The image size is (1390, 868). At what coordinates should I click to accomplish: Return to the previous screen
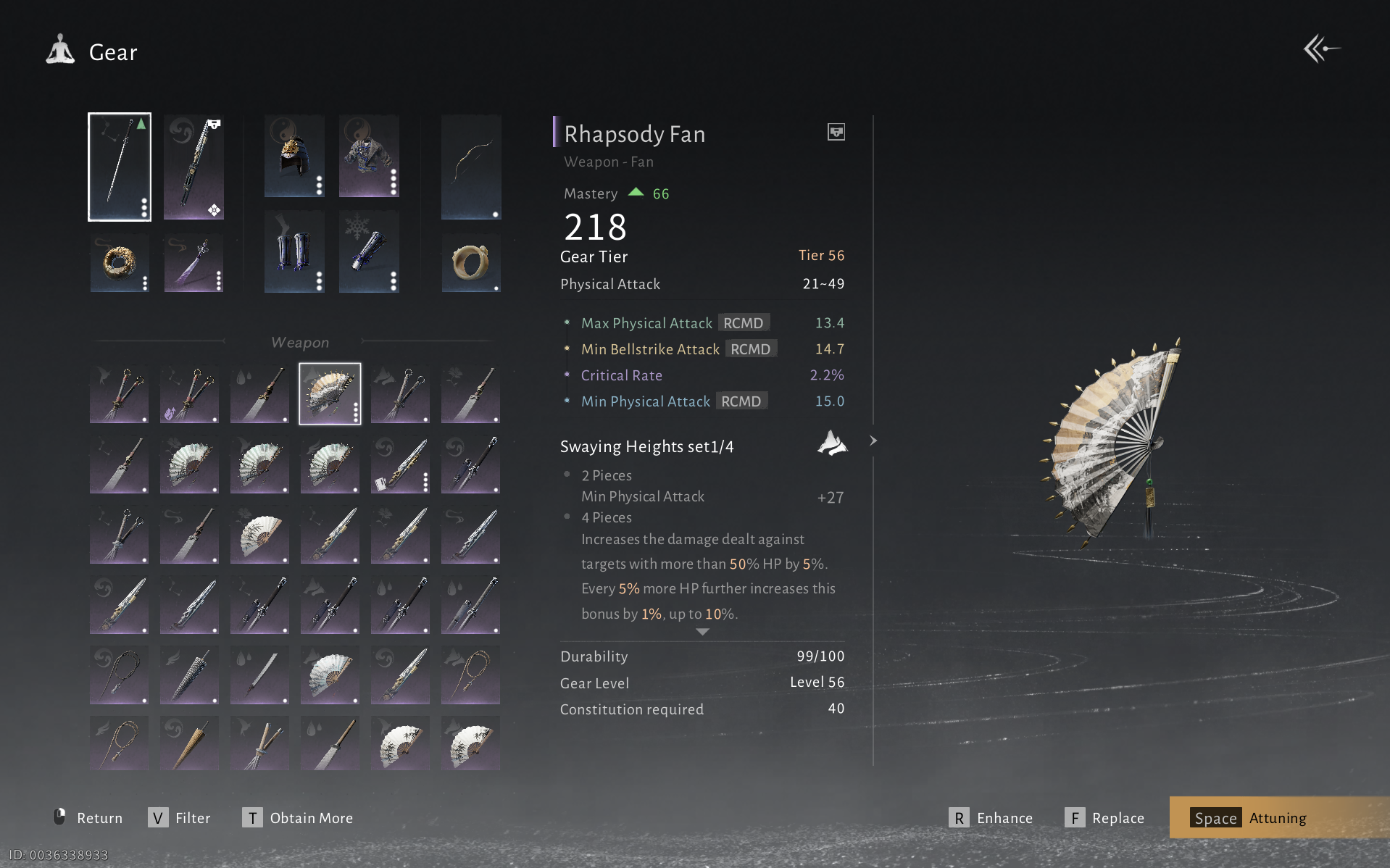coord(88,818)
